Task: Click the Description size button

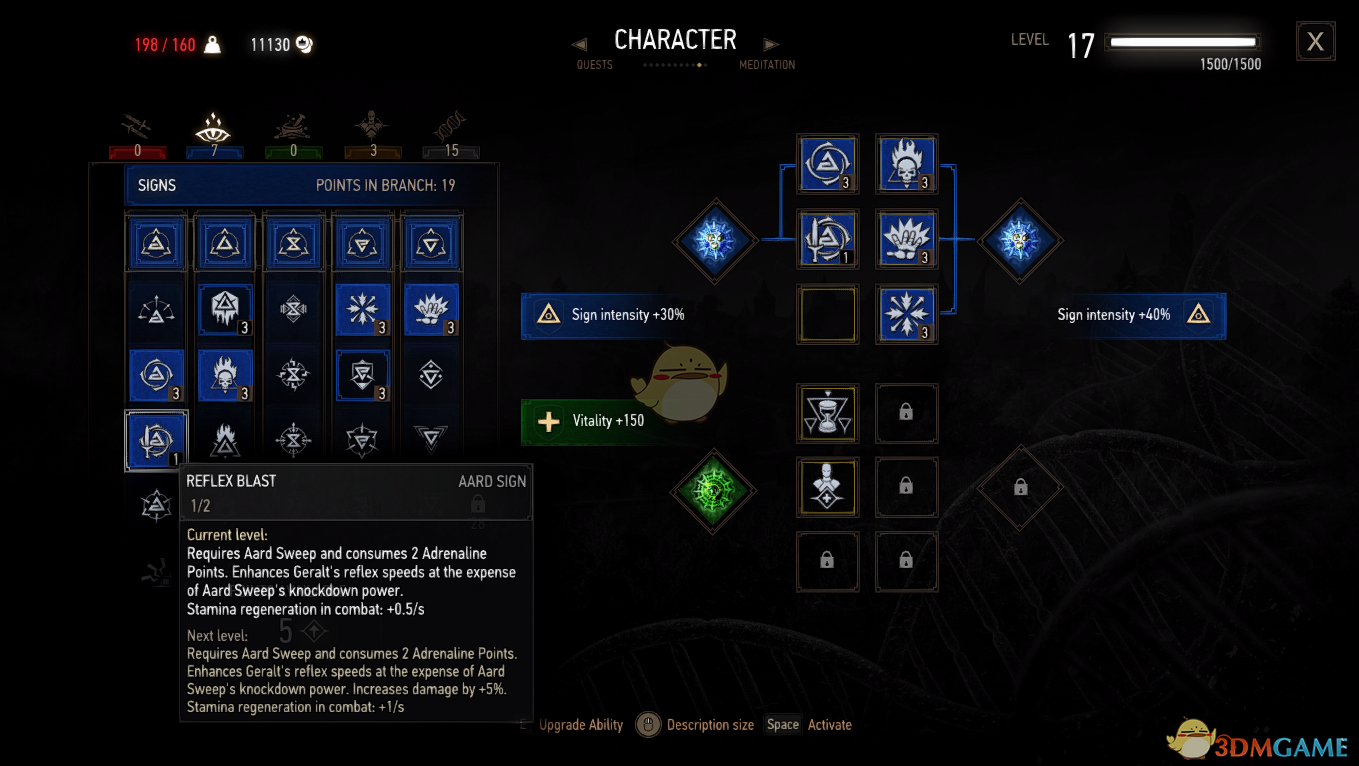Action: coord(710,724)
